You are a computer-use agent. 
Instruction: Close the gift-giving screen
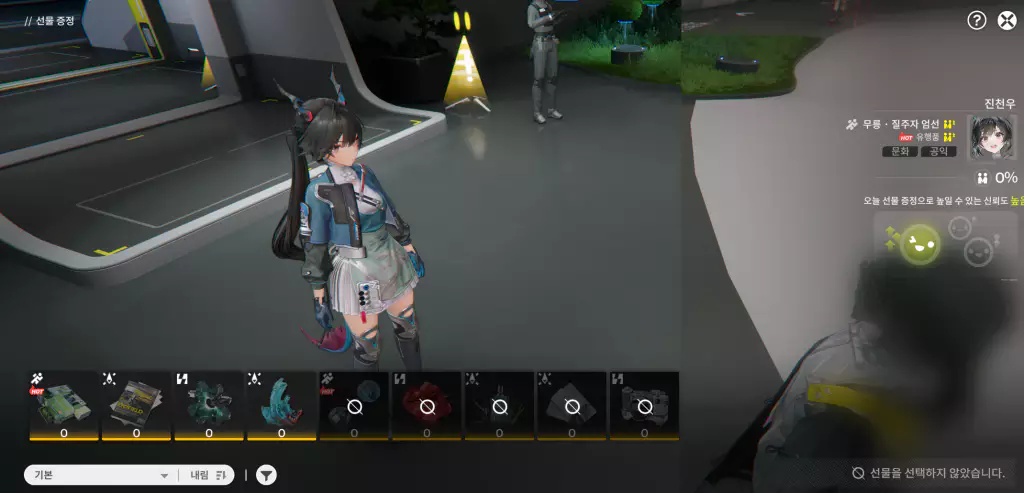1007,20
